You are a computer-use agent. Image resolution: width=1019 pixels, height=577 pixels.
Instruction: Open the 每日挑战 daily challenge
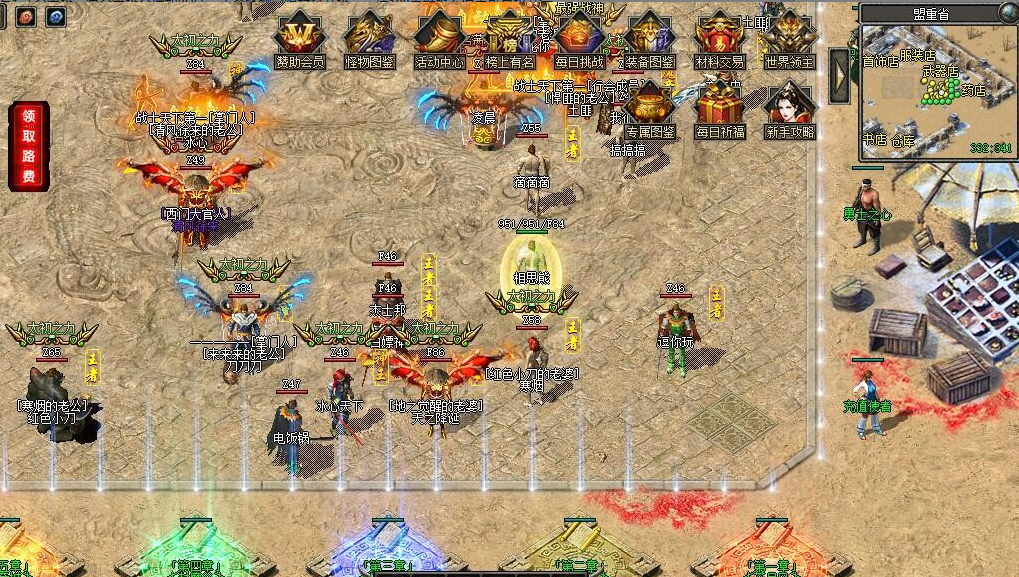click(579, 38)
